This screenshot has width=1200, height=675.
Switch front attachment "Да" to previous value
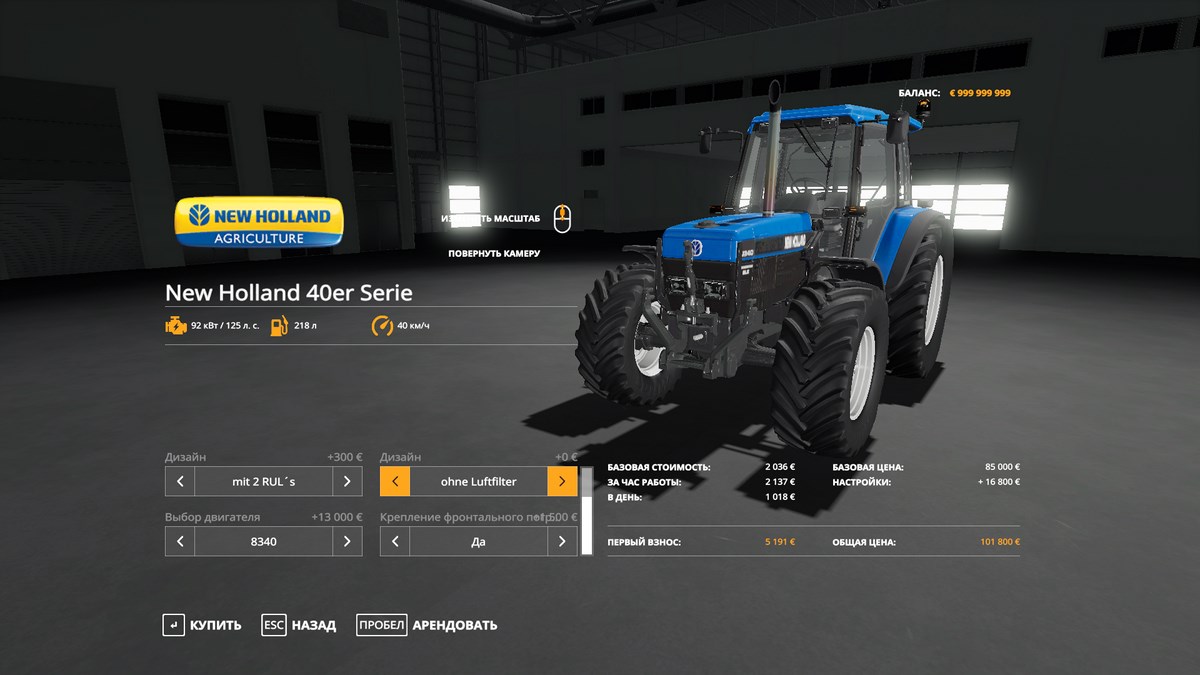395,541
